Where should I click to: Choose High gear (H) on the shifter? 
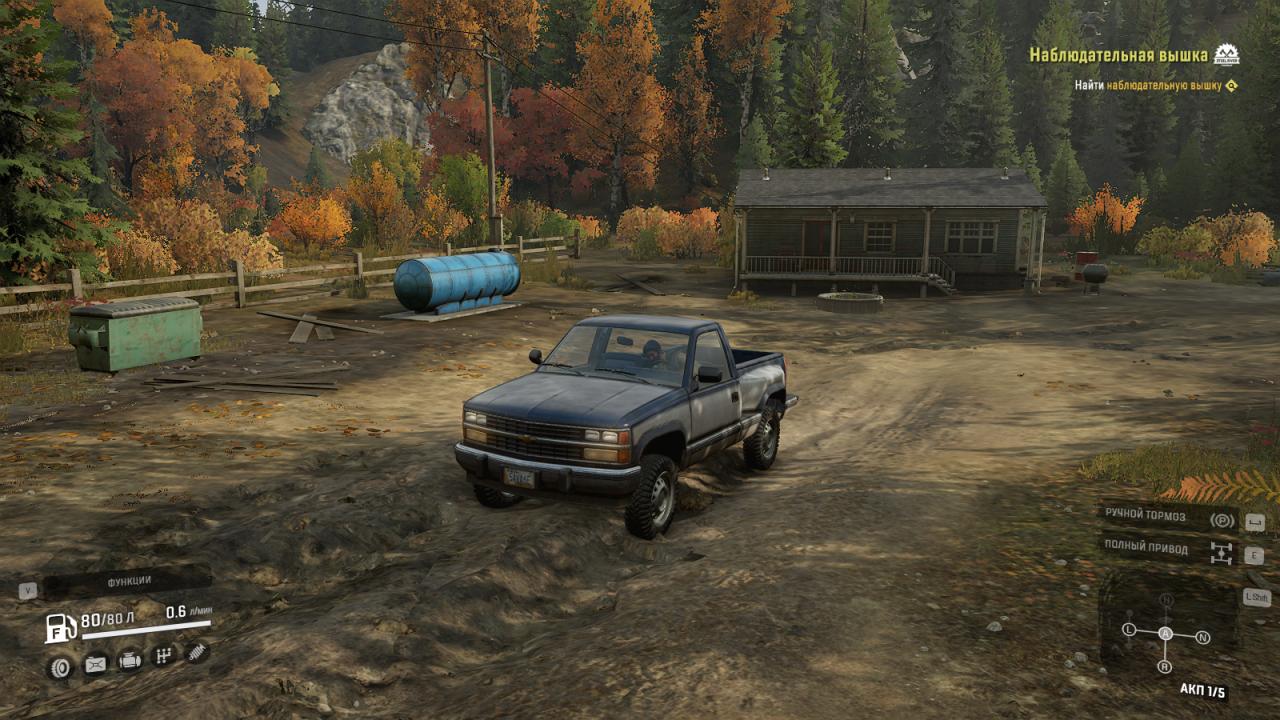tap(1166, 600)
